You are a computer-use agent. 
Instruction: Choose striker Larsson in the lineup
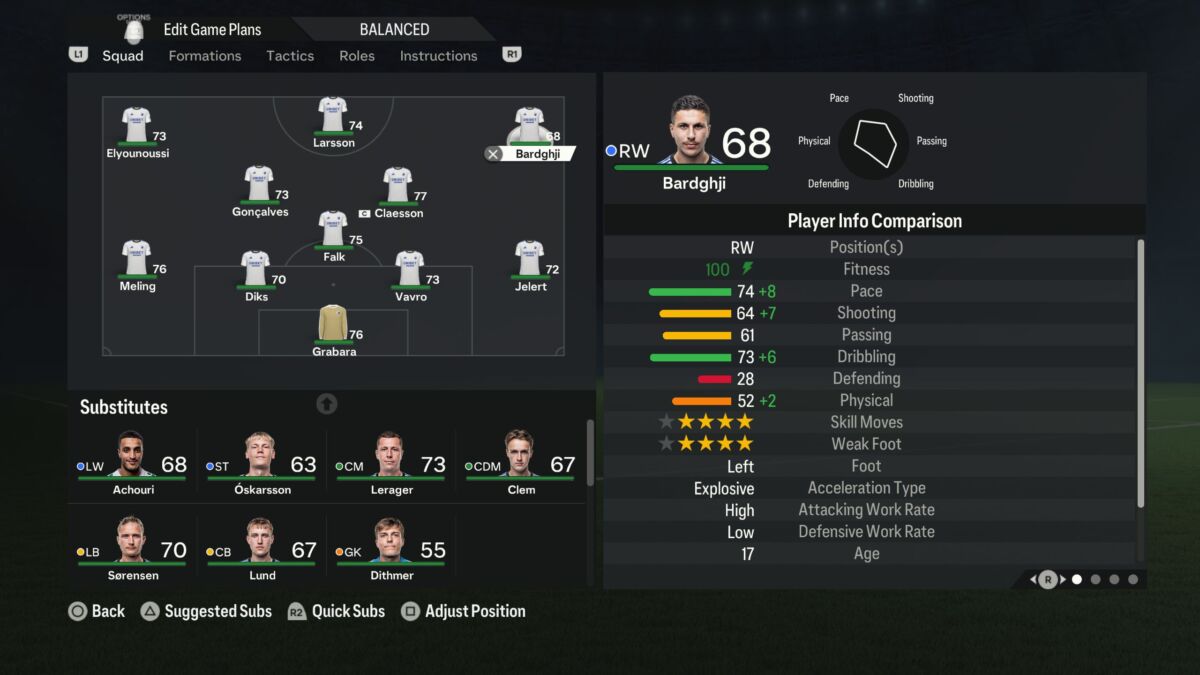(333, 116)
